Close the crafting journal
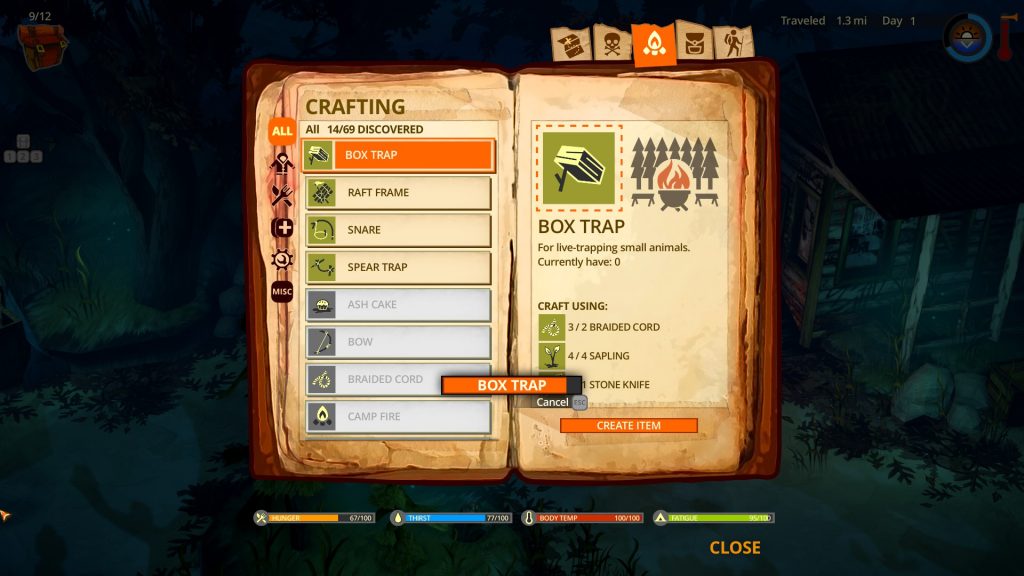1024x576 pixels. (x=735, y=548)
